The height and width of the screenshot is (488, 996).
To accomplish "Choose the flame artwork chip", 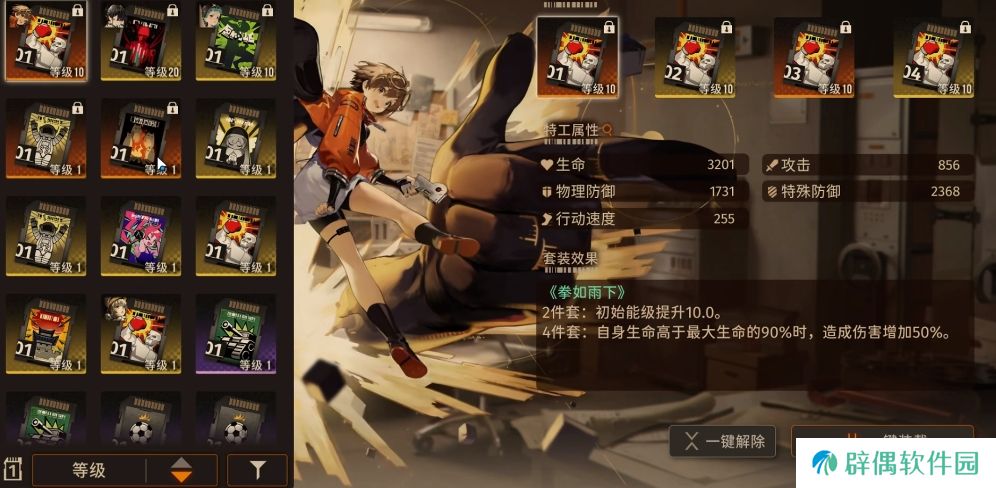I will pos(141,139).
